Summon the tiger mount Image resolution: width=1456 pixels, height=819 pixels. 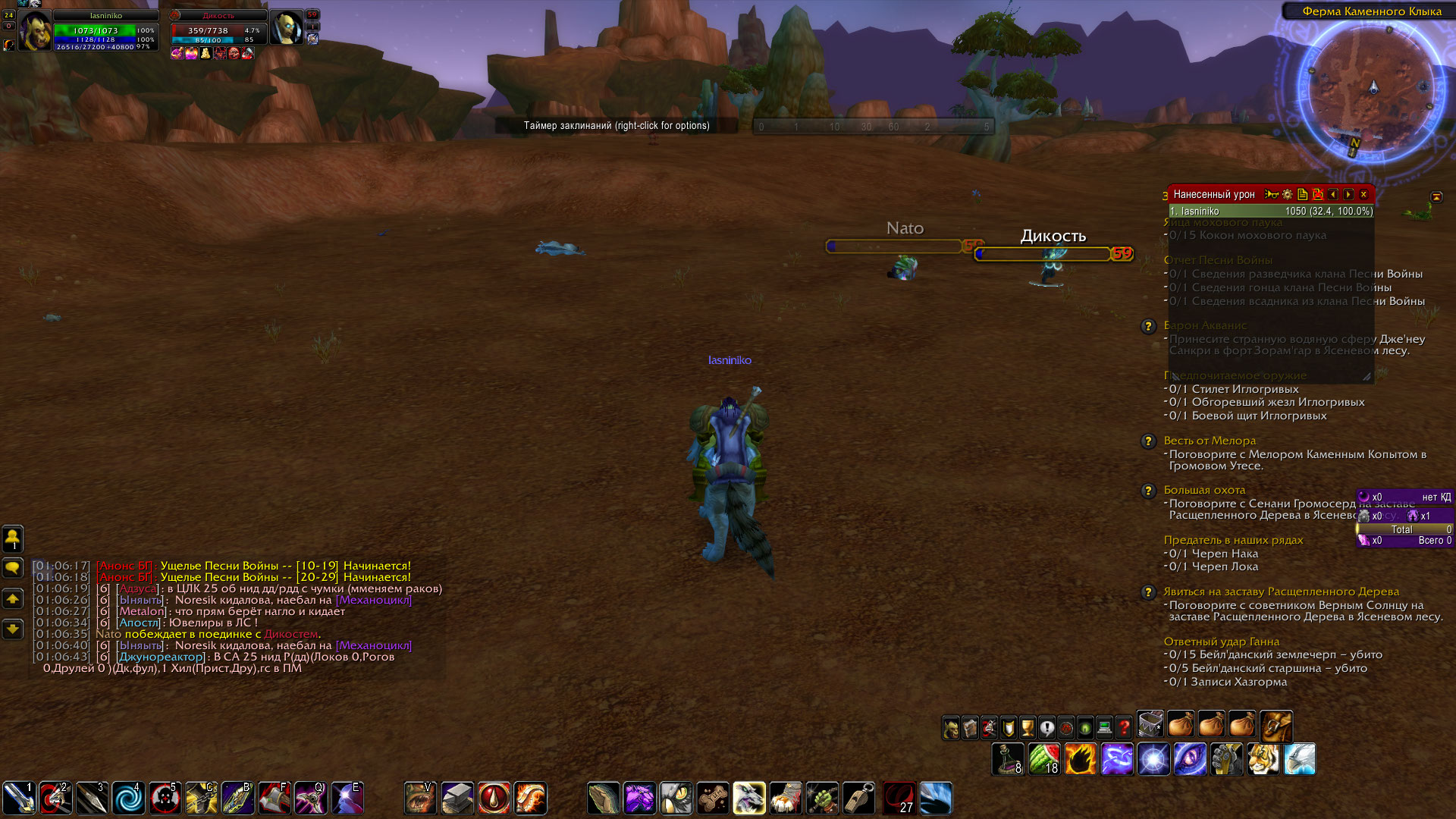click(x=1263, y=760)
